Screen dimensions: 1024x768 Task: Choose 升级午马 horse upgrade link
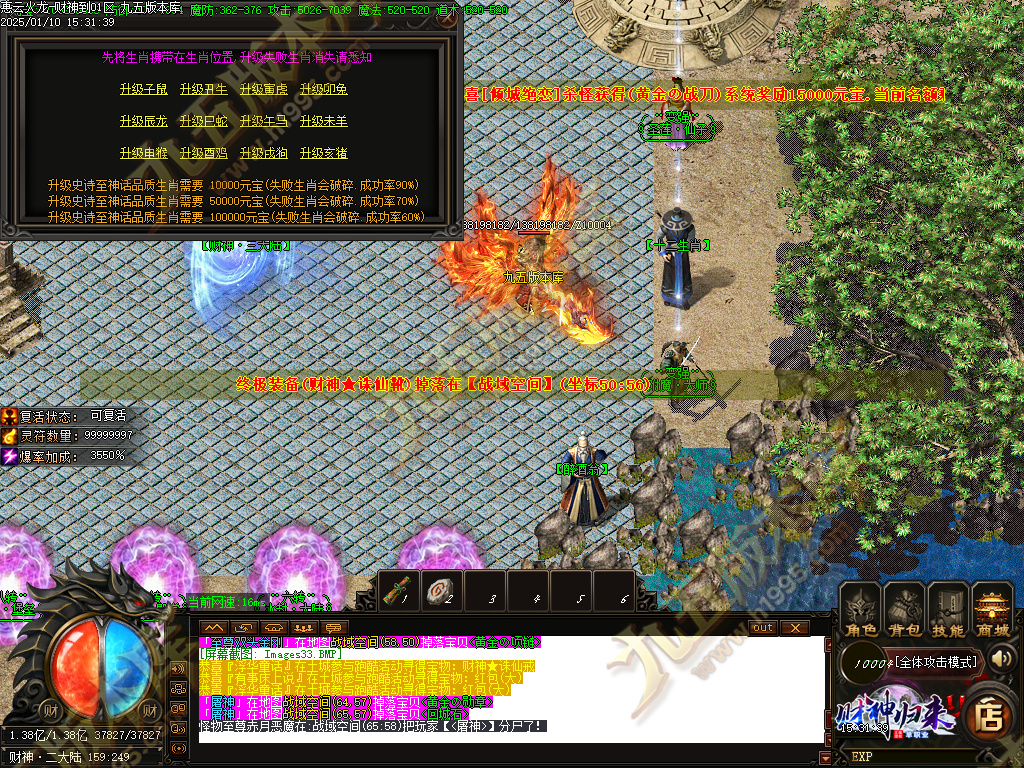click(x=264, y=122)
